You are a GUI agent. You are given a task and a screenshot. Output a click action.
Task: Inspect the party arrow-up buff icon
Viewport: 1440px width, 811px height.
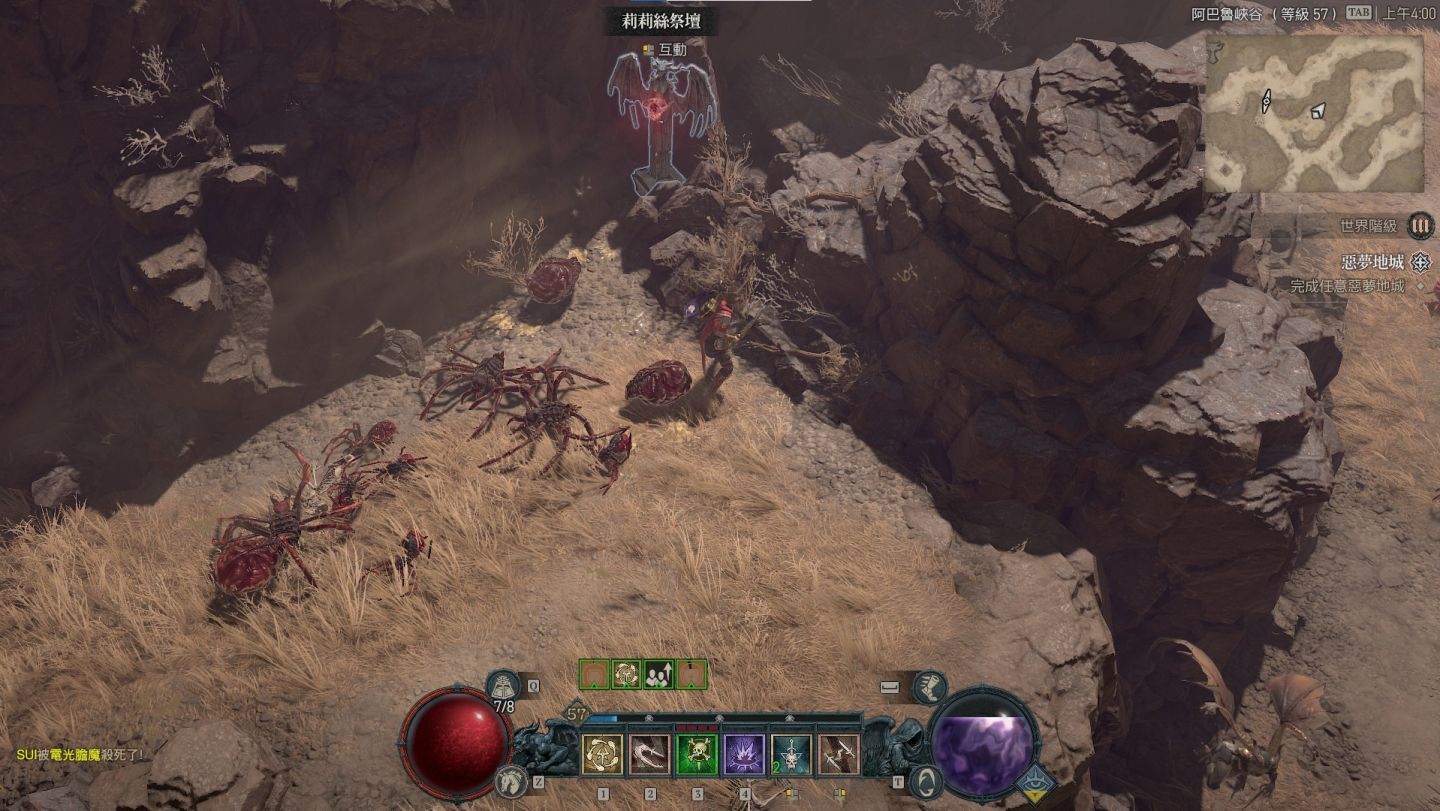click(659, 675)
